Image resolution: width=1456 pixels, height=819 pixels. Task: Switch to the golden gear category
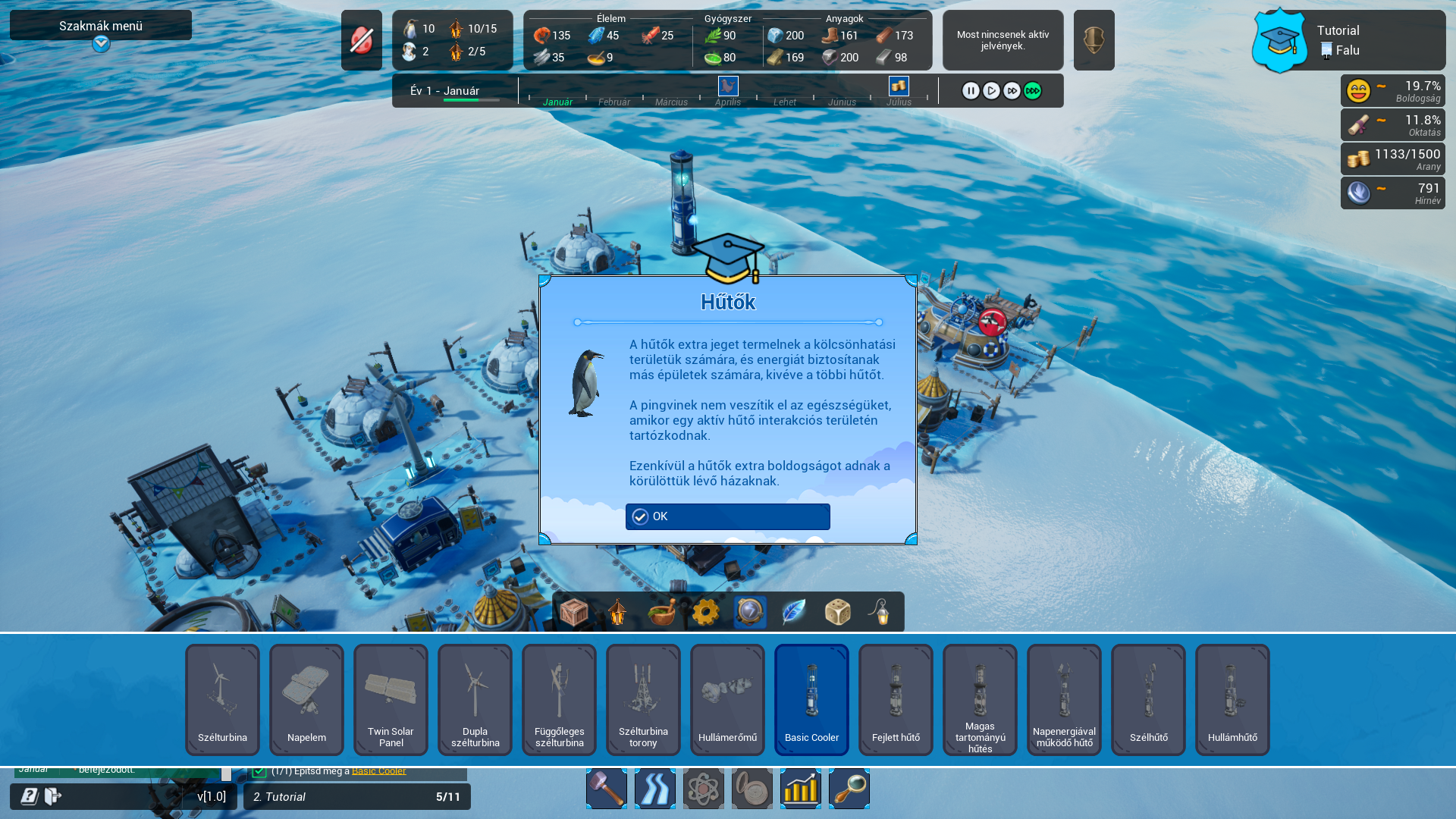click(x=705, y=612)
